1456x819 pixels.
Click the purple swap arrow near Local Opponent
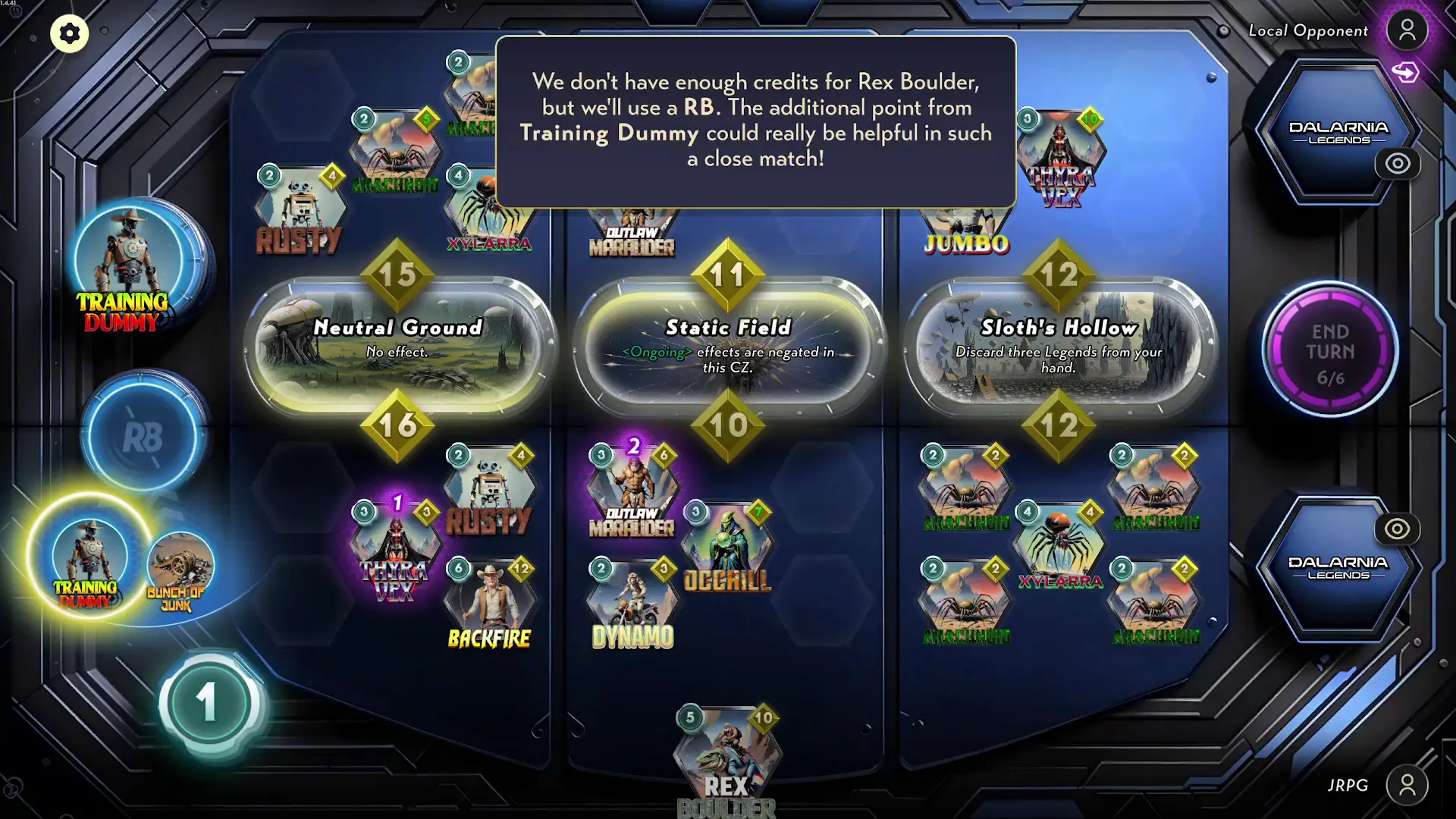1407,72
